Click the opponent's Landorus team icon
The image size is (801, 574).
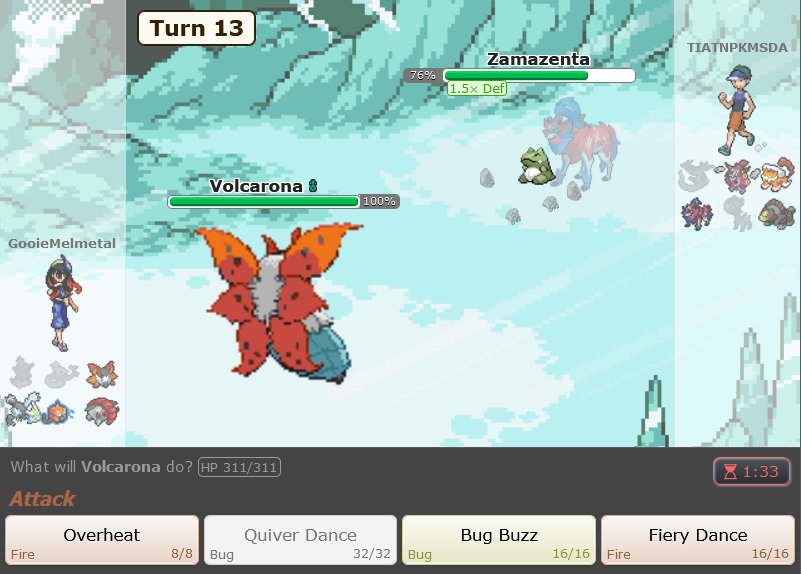(x=775, y=177)
